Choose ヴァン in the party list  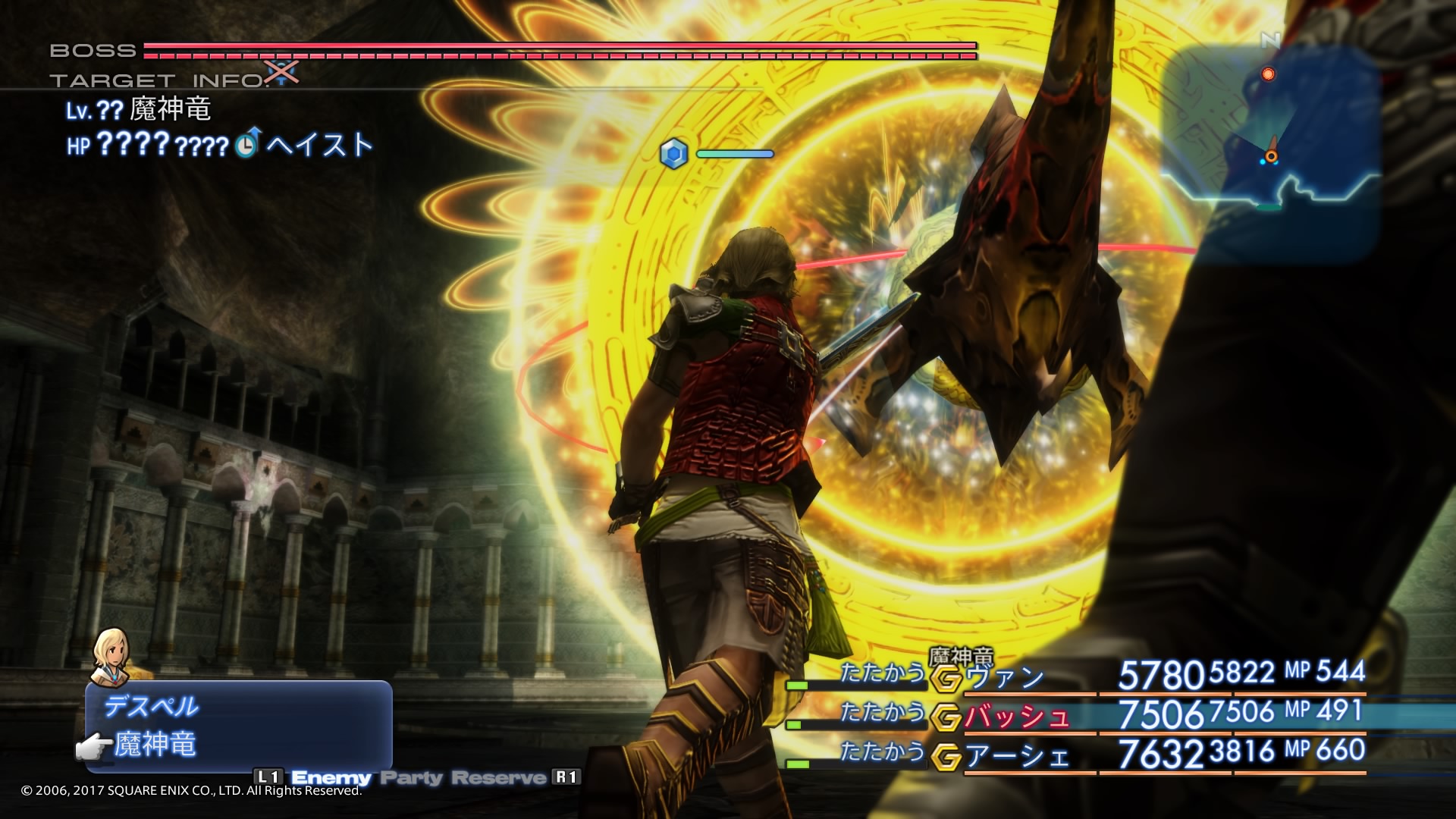click(x=1006, y=677)
